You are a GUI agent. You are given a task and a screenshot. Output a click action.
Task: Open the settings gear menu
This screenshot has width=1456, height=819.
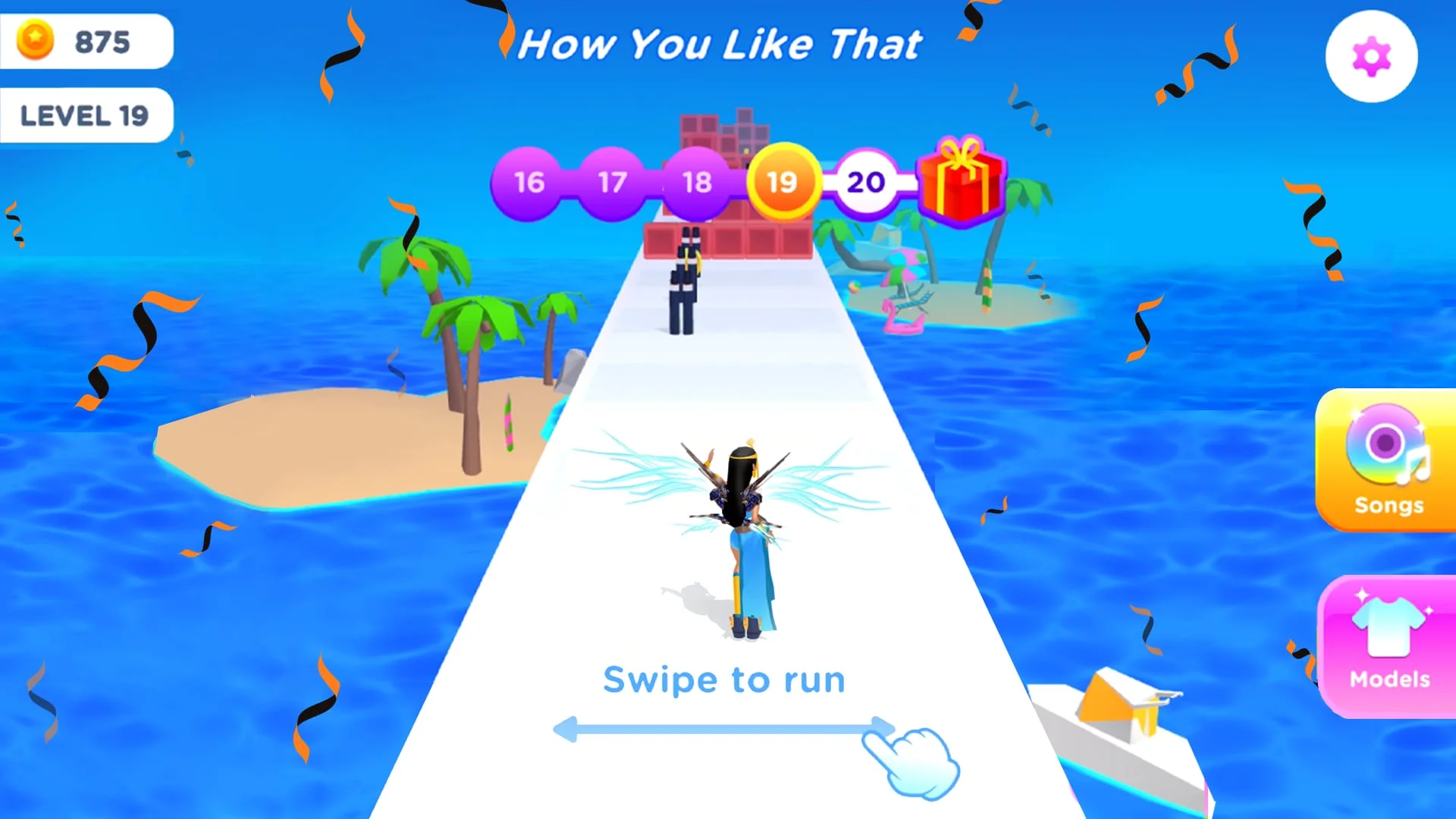pyautogui.click(x=1370, y=56)
